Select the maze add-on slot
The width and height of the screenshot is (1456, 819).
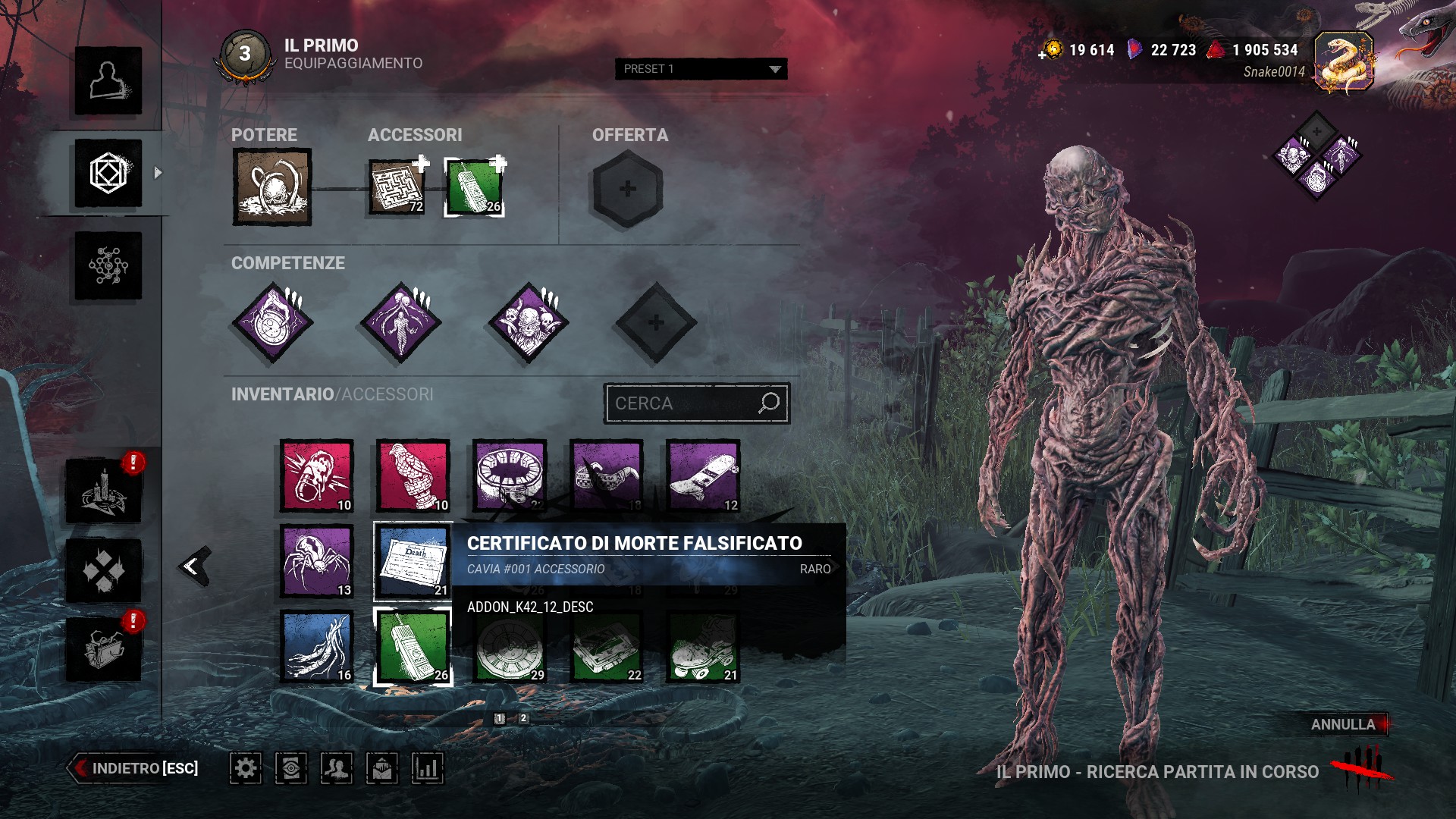tap(396, 187)
